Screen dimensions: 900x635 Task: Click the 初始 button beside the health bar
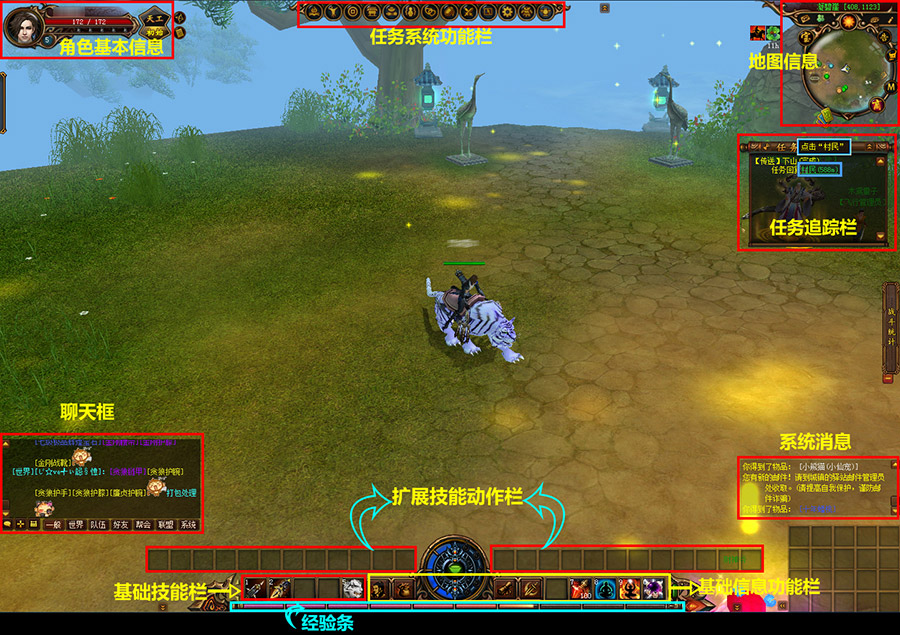(x=155, y=32)
